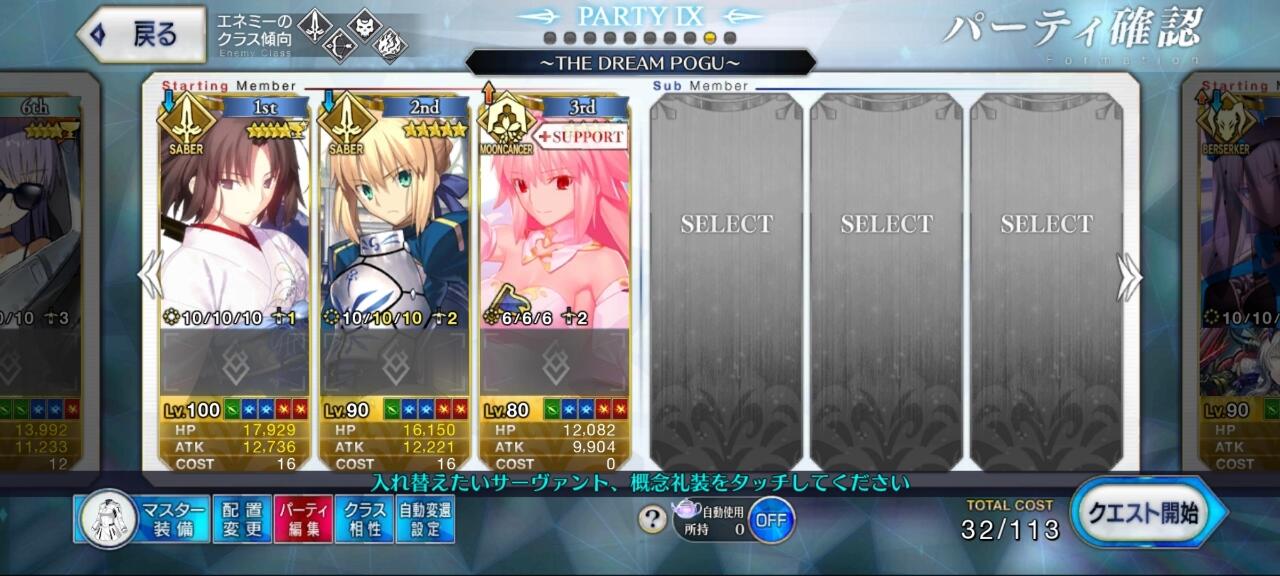Viewport: 1280px width, 576px height.
Task: Open パーティ編集 party edit
Action: [302, 519]
